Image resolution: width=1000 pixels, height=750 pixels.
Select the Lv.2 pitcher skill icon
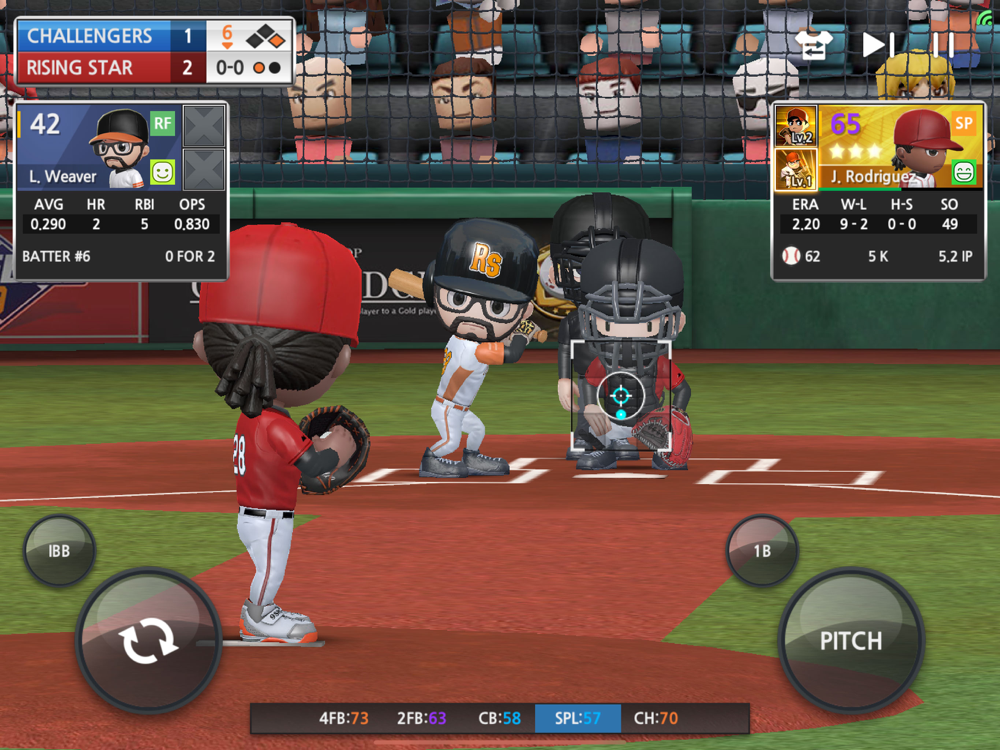796,126
